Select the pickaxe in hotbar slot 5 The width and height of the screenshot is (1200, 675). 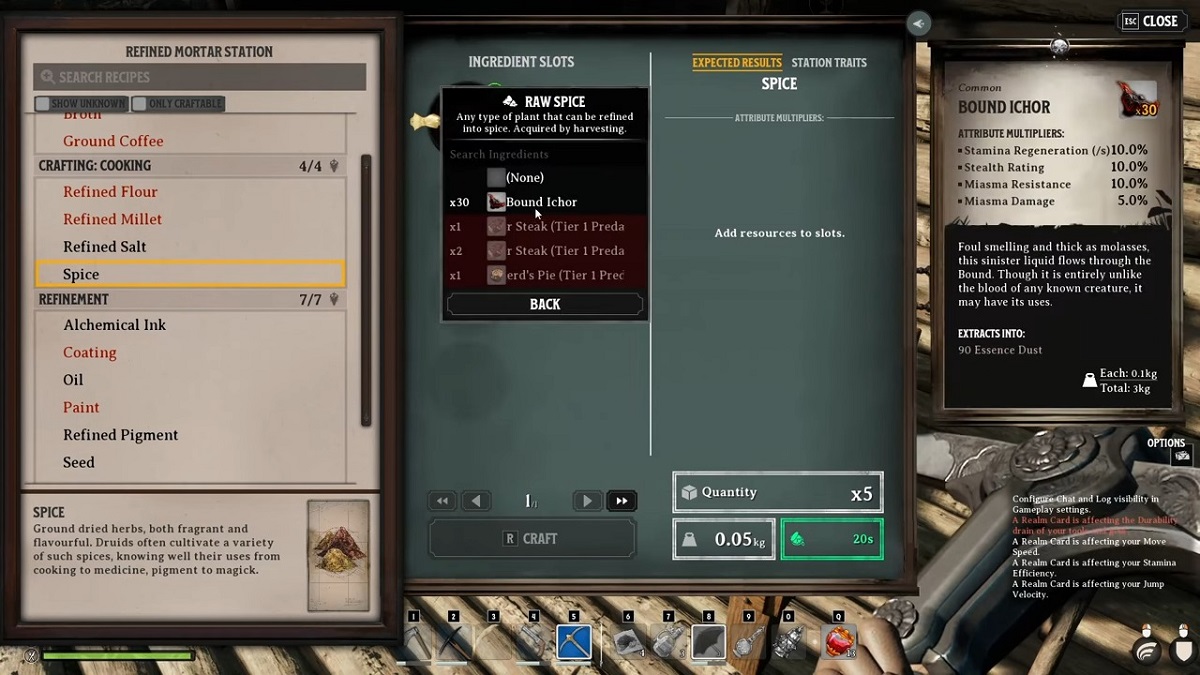pos(574,642)
